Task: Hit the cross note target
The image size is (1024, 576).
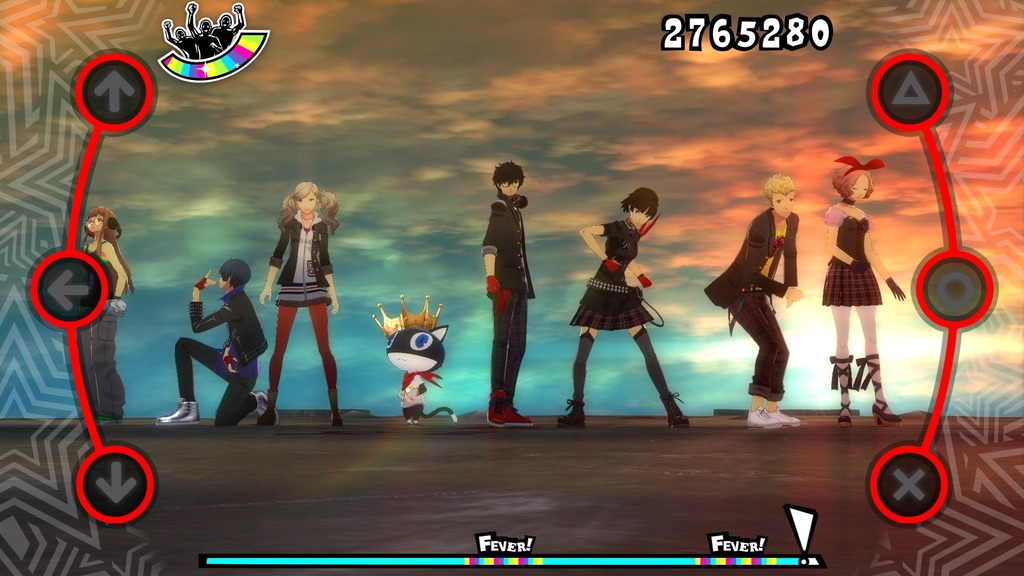Action: click(909, 485)
